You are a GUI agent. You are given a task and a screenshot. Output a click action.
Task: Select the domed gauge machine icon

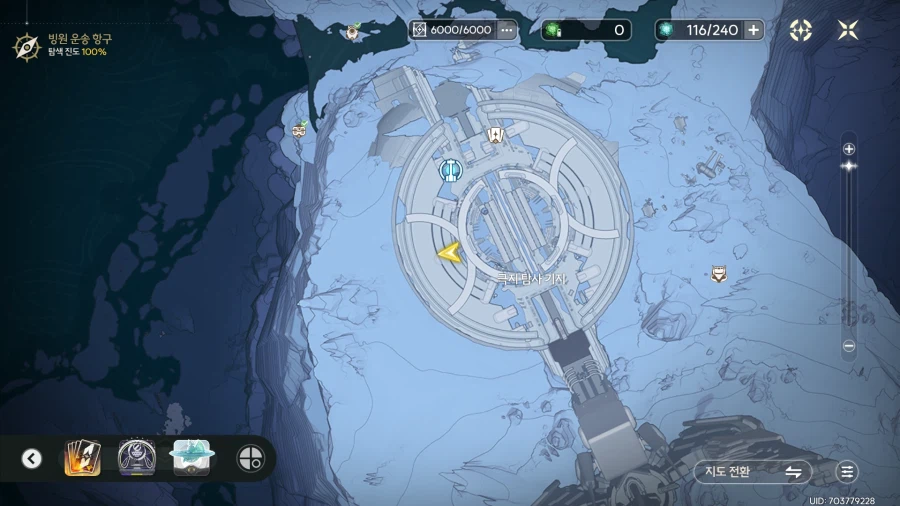point(136,458)
